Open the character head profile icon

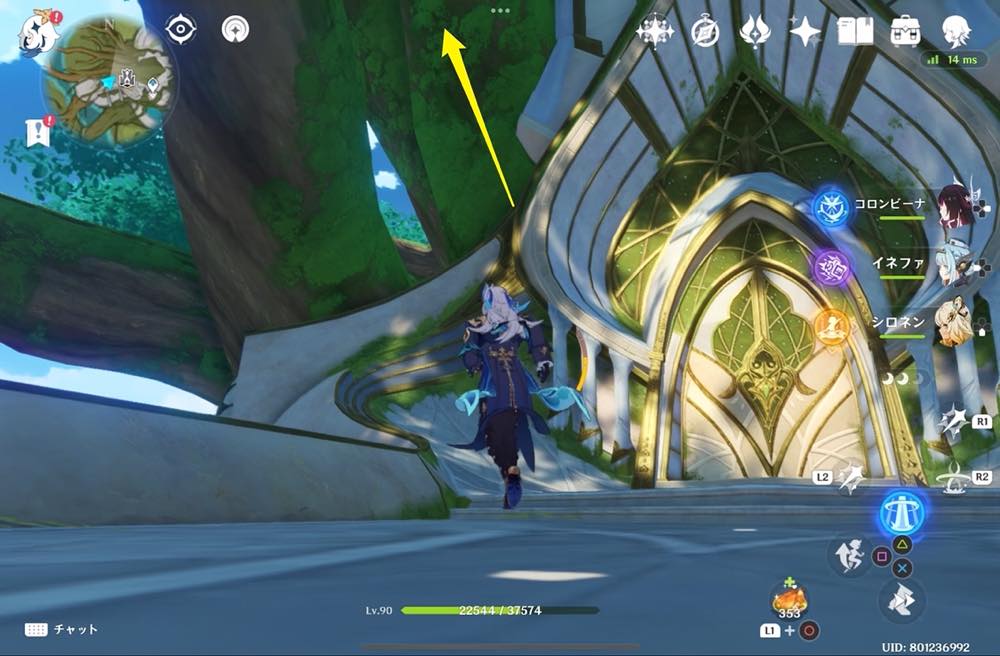(956, 32)
